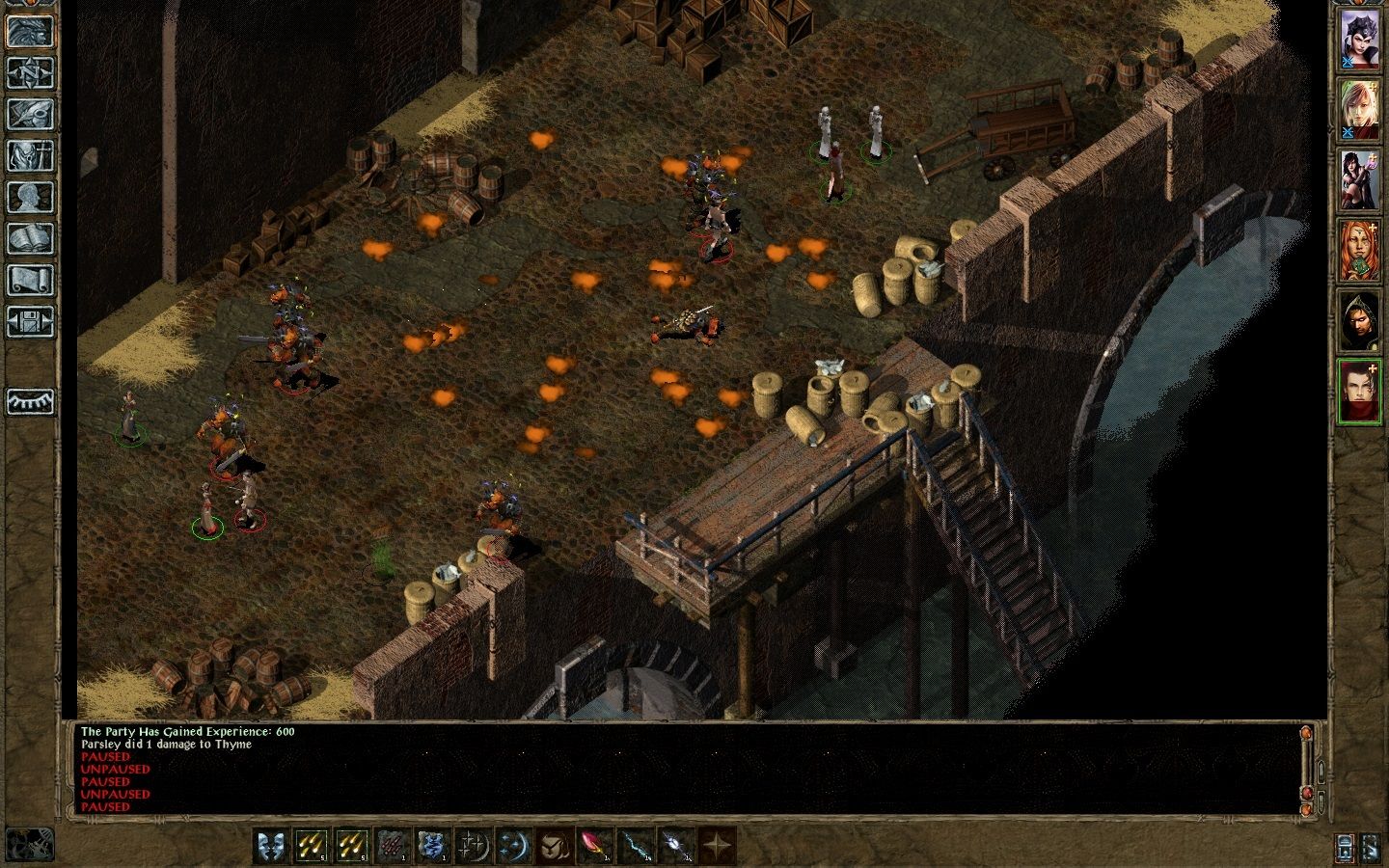Select the horned-crown woman portrait
1389x868 pixels.
pos(1359,40)
